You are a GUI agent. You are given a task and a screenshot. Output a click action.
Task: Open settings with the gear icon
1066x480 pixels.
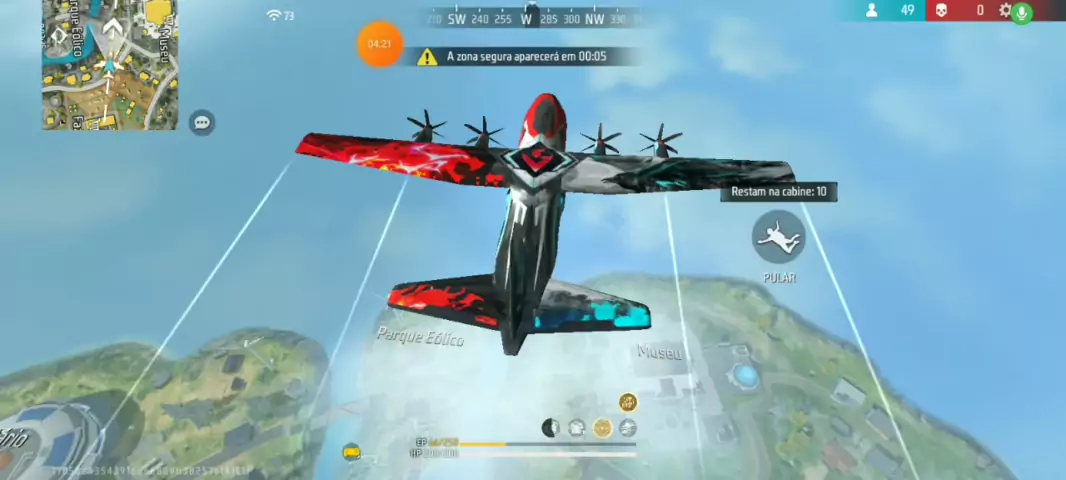[x=1005, y=10]
